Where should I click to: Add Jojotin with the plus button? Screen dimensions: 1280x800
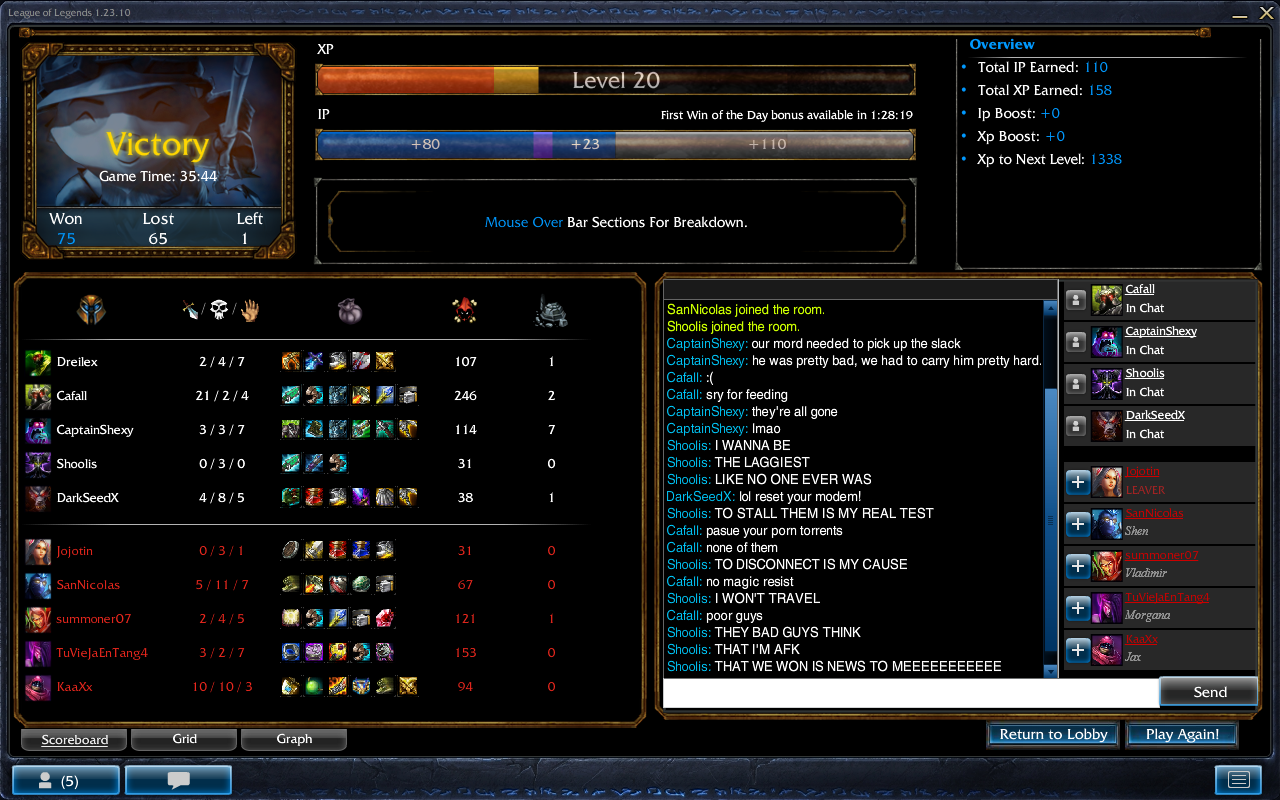click(1078, 482)
